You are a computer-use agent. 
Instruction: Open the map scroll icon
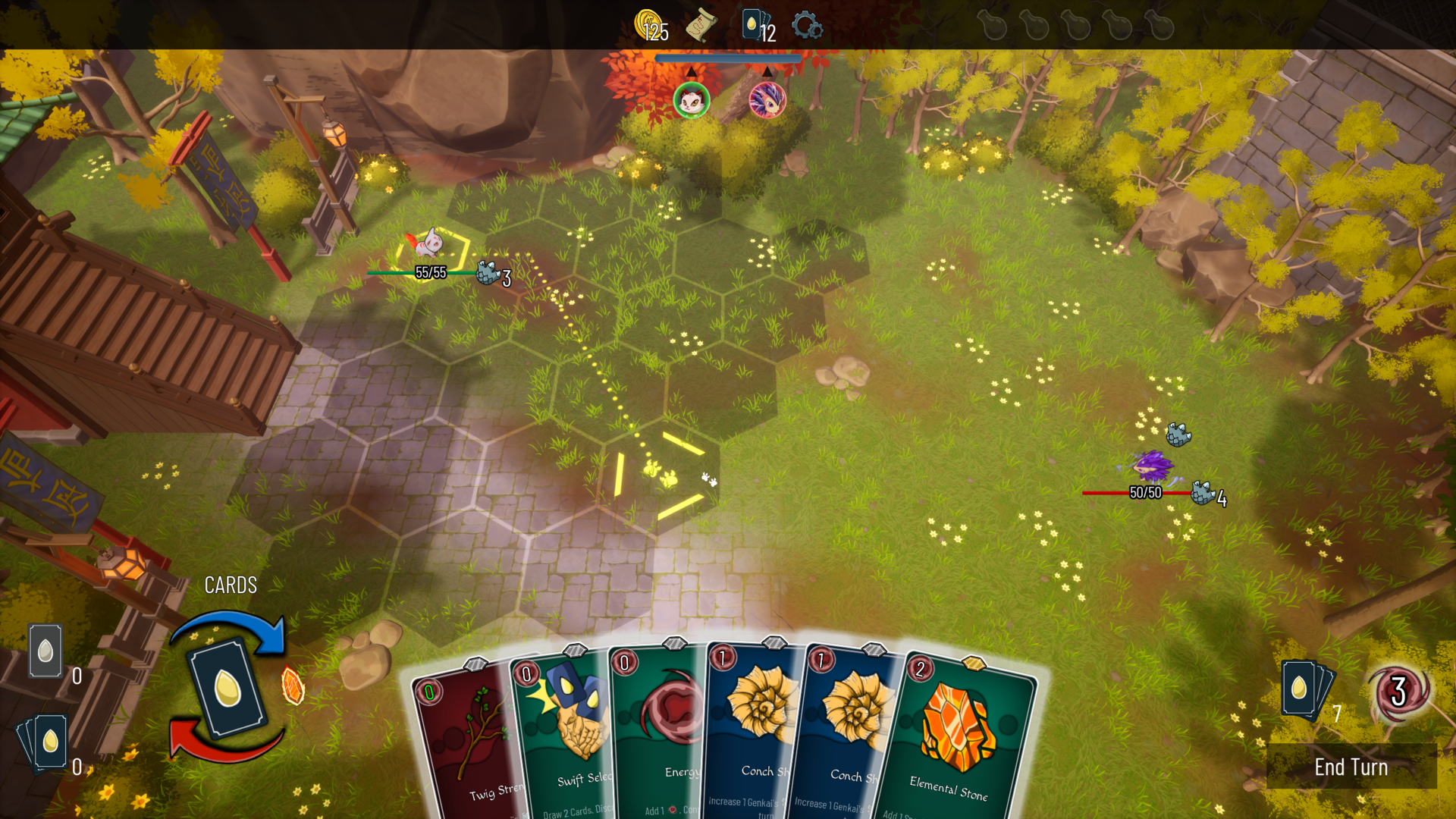(x=701, y=25)
